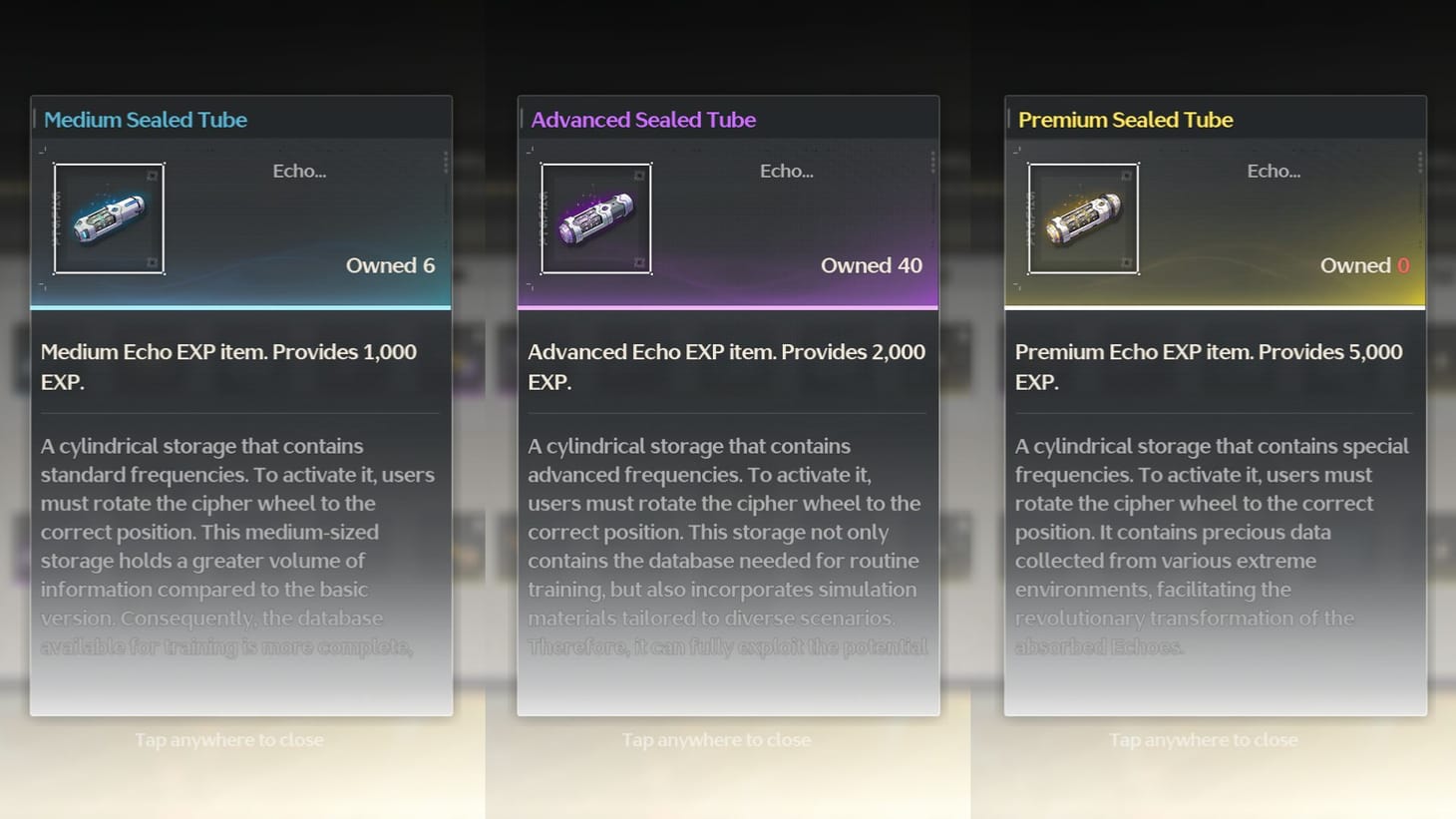The height and width of the screenshot is (819, 1456).
Task: Click the cyan gradient divider bar on Medium card
Action: pyautogui.click(x=240, y=304)
